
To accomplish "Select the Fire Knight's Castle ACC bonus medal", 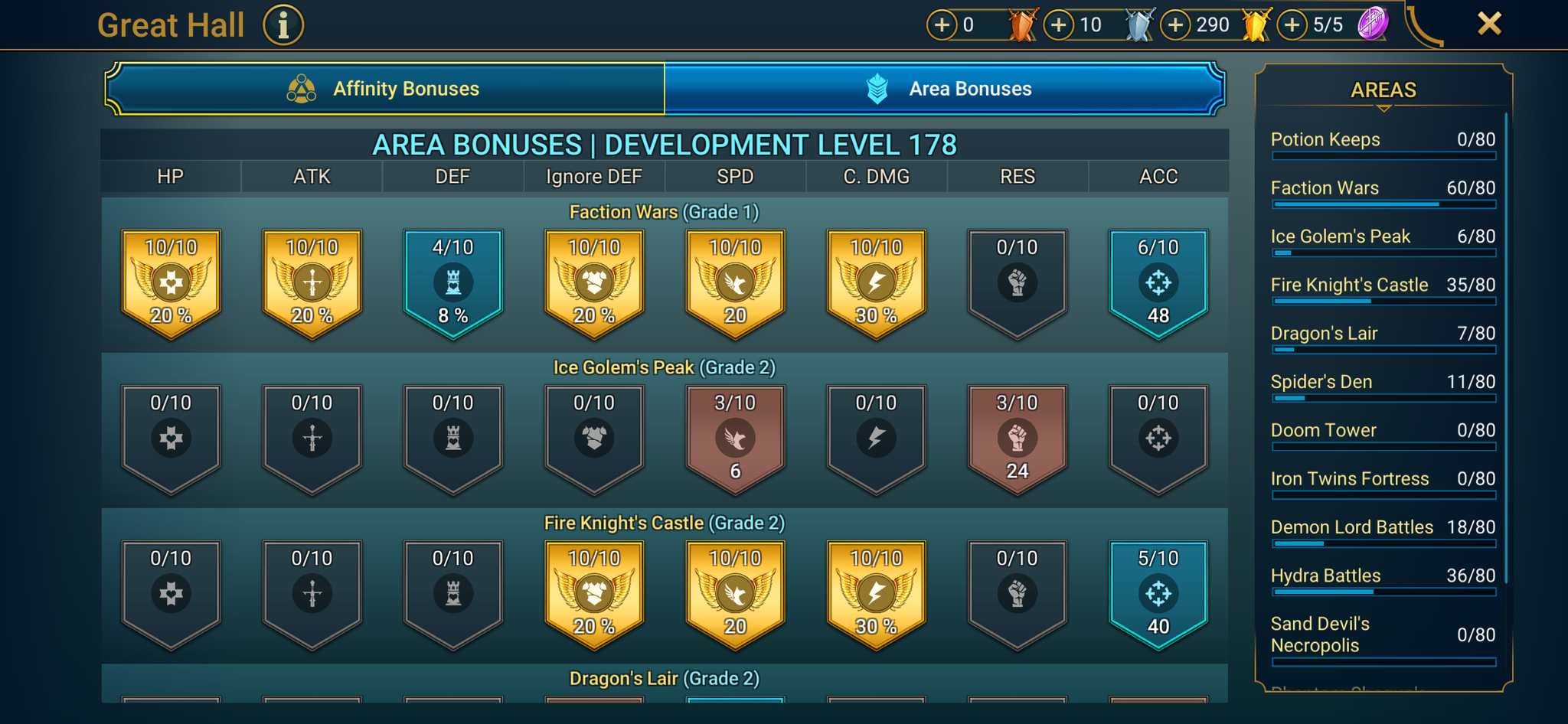I will pos(1158,593).
